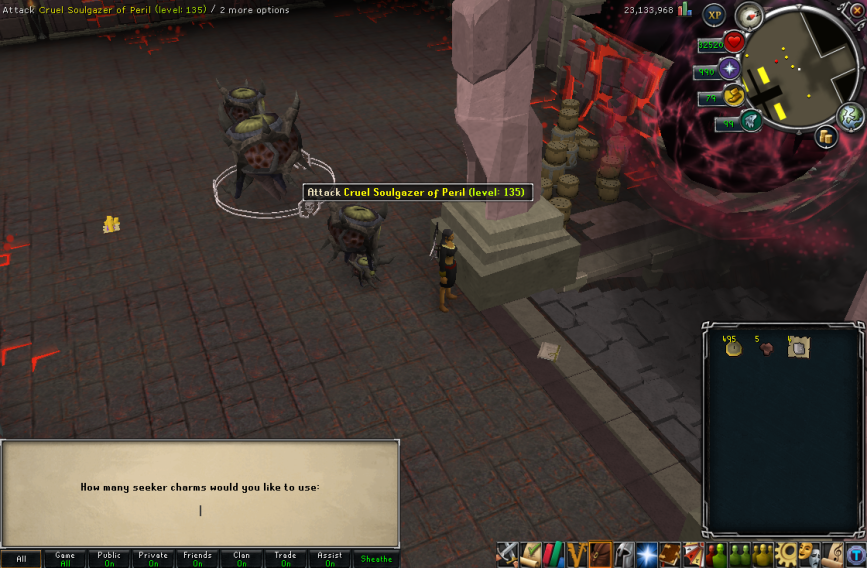Toggle the Public chat filter

click(109, 559)
